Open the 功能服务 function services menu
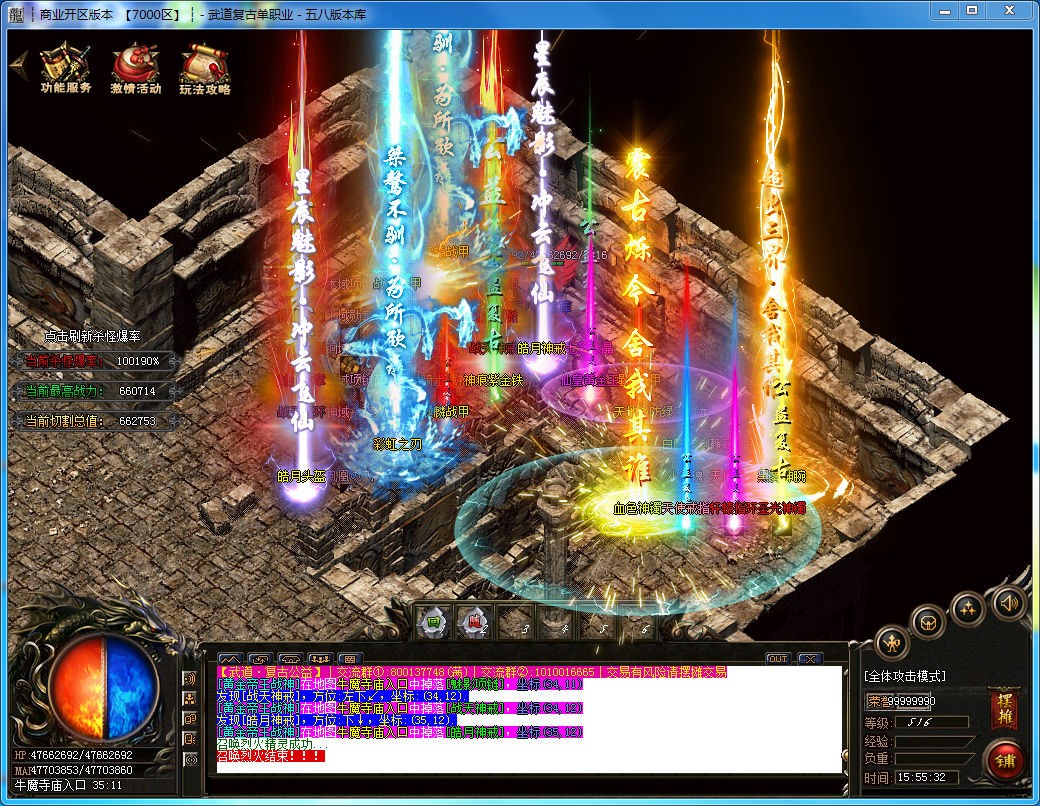 (66, 68)
